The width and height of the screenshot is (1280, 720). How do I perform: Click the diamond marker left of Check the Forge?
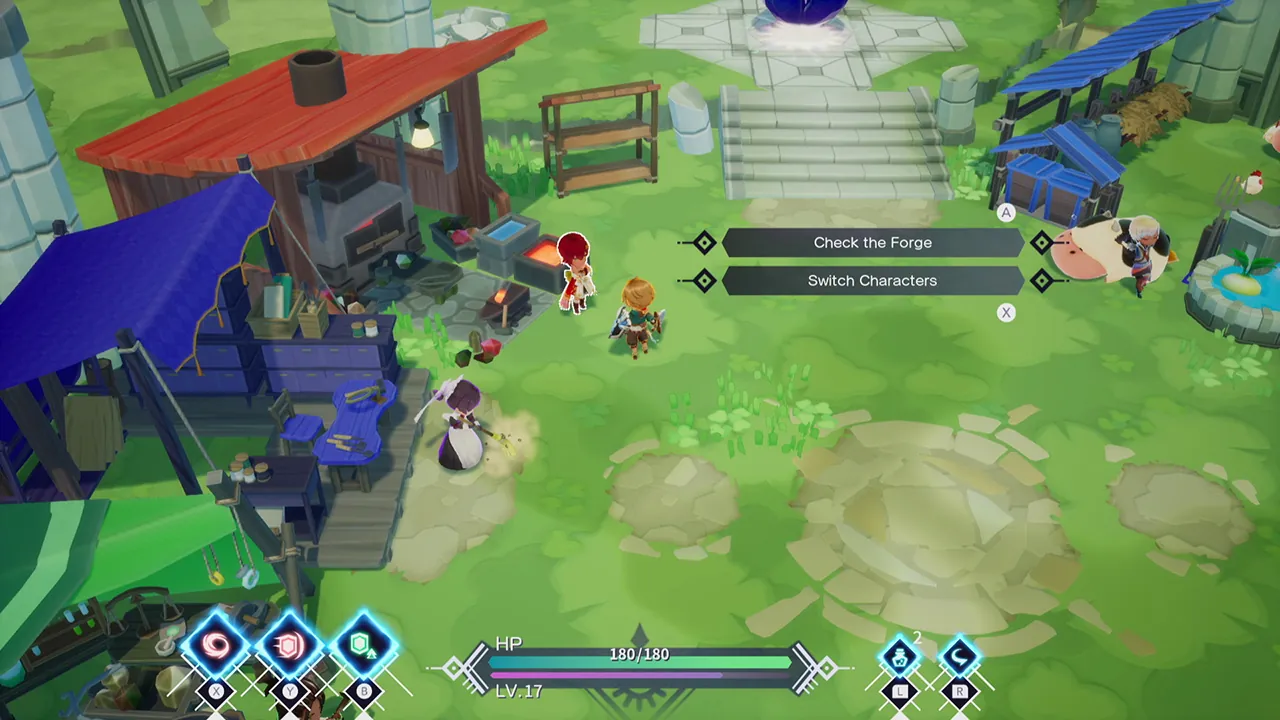(703, 242)
